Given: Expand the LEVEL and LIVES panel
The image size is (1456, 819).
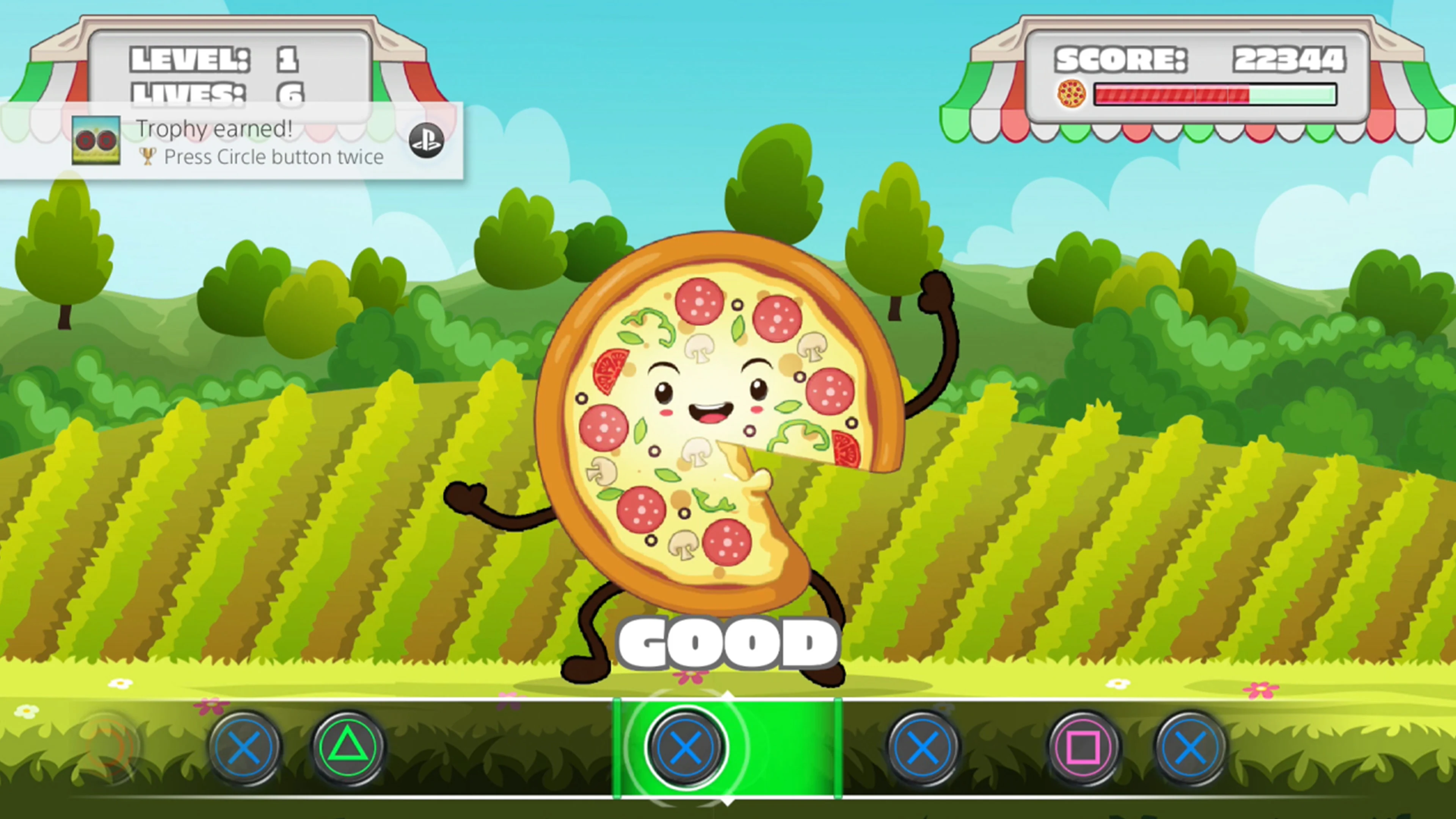Looking at the screenshot, I should (x=226, y=68).
